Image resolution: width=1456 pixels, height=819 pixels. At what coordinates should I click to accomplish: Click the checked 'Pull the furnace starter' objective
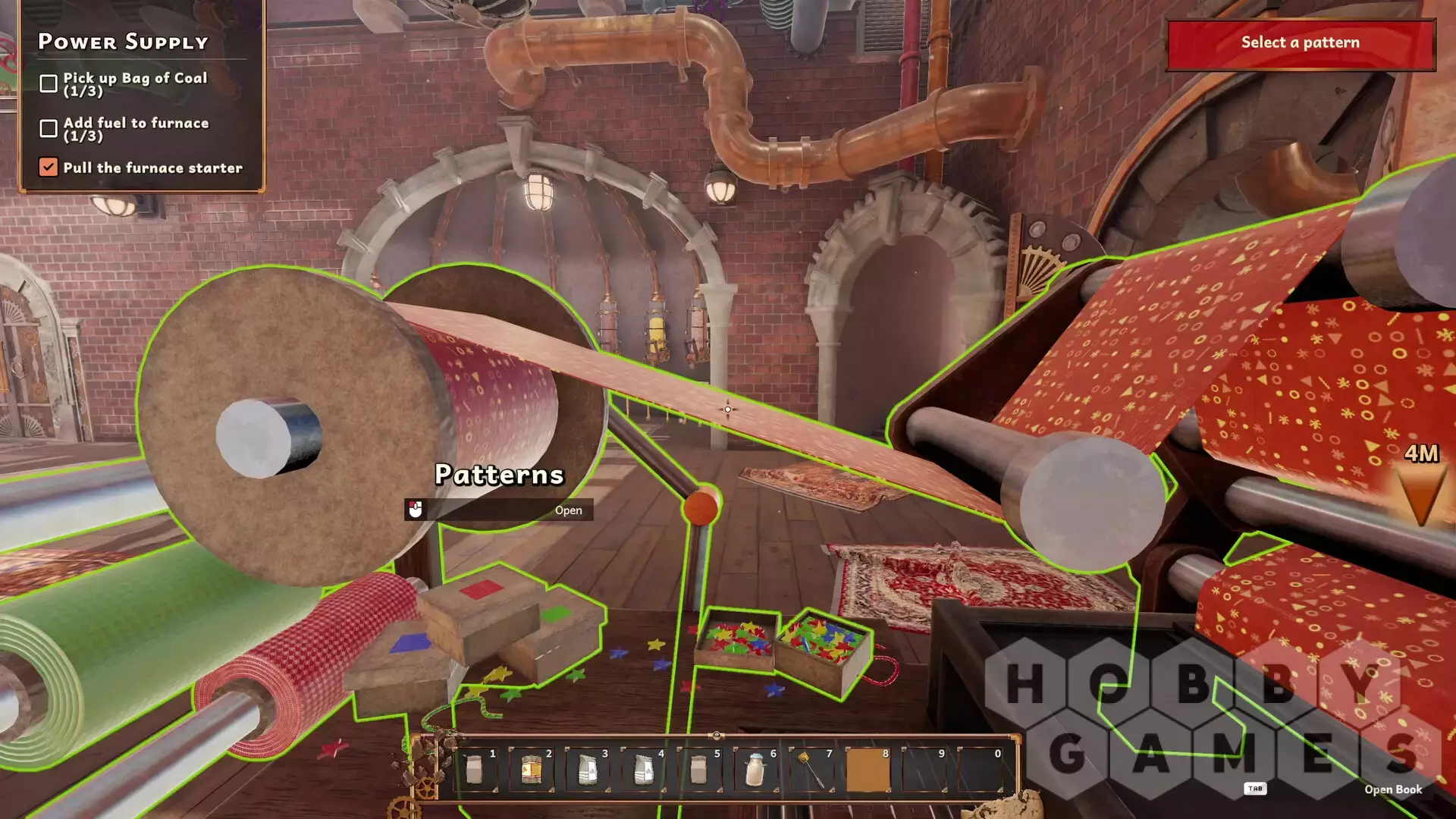152,168
